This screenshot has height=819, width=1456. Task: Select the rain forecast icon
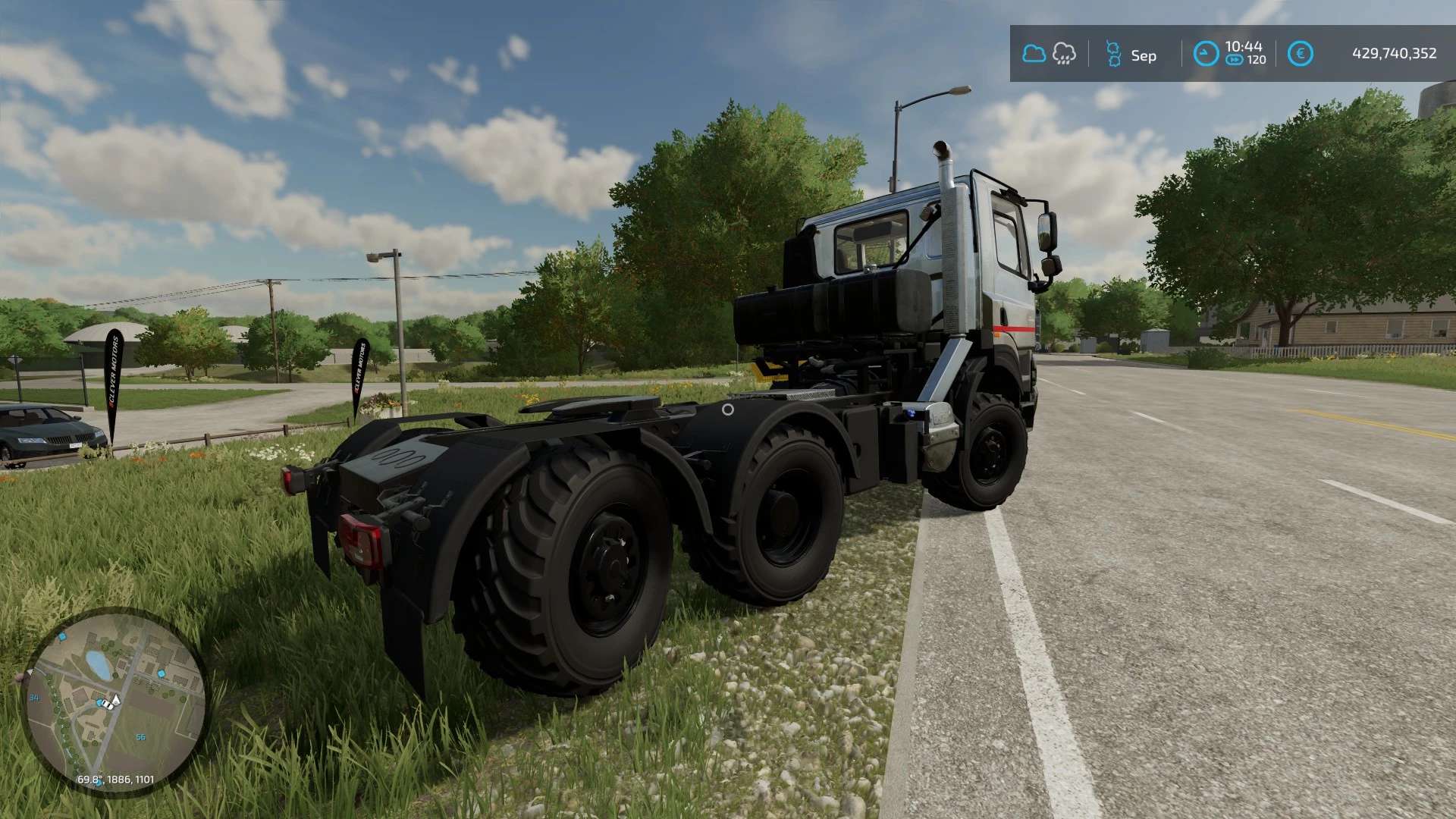coord(1064,54)
